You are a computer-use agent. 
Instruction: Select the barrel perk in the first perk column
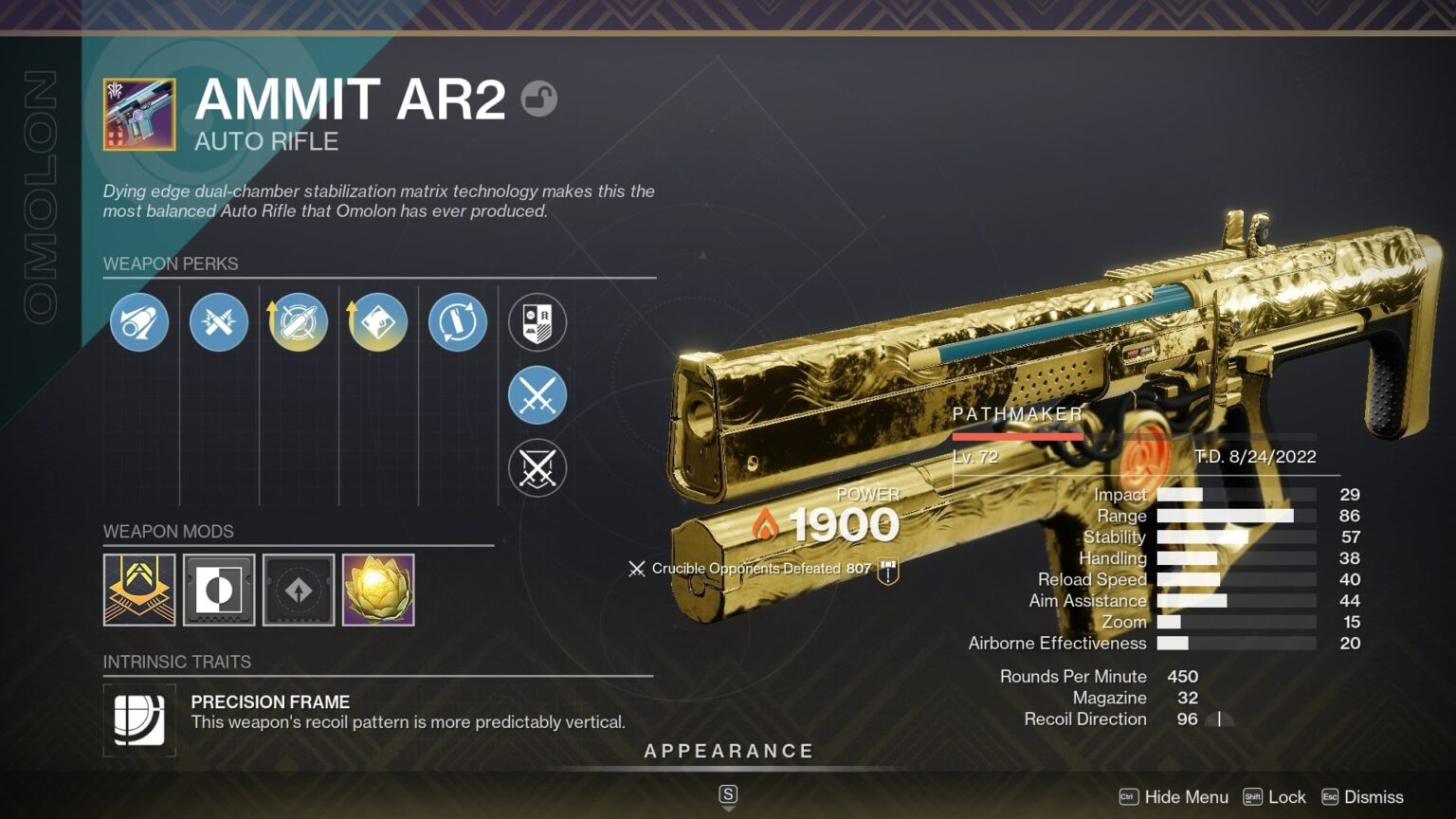(x=138, y=322)
